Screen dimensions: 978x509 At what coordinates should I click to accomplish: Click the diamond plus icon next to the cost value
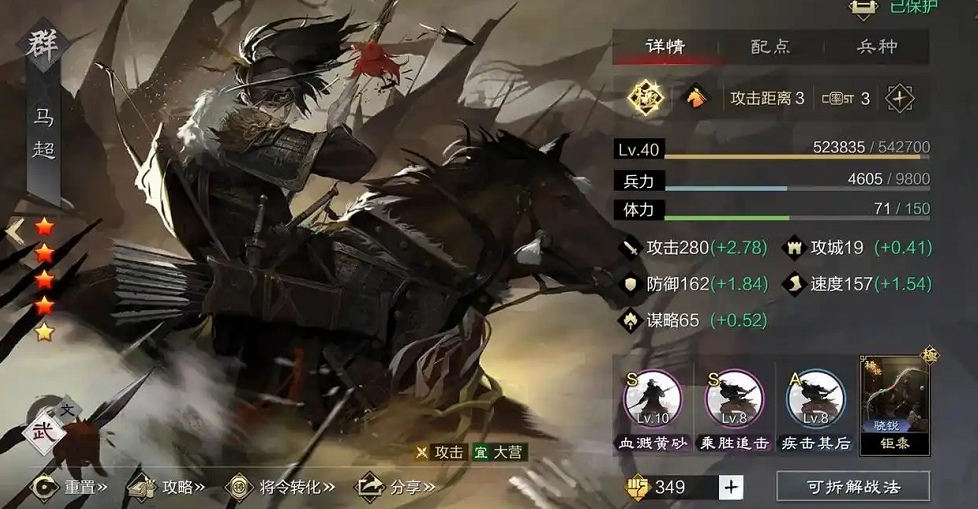(899, 98)
